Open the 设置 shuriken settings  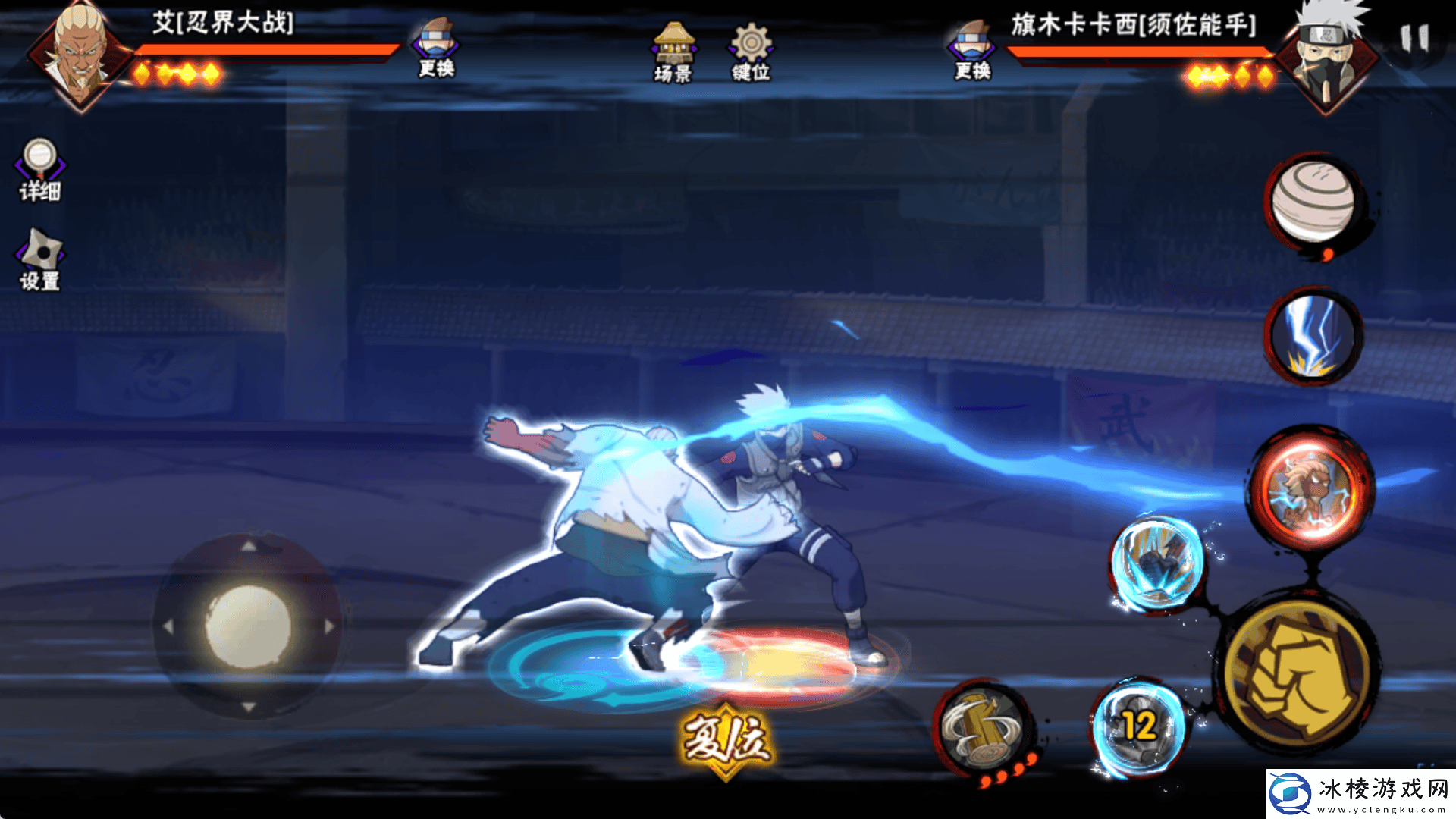click(x=40, y=260)
